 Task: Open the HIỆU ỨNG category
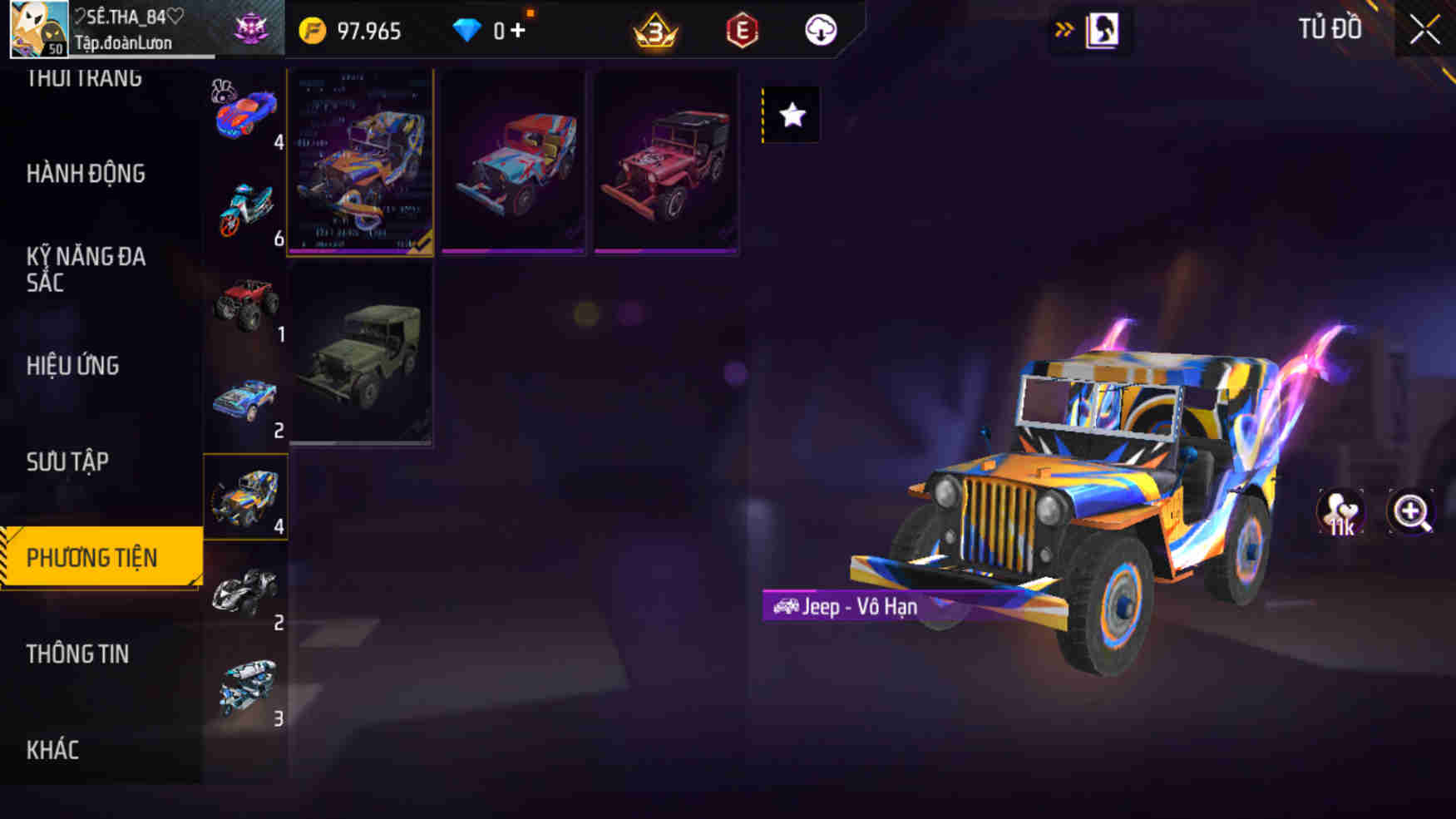point(73,366)
